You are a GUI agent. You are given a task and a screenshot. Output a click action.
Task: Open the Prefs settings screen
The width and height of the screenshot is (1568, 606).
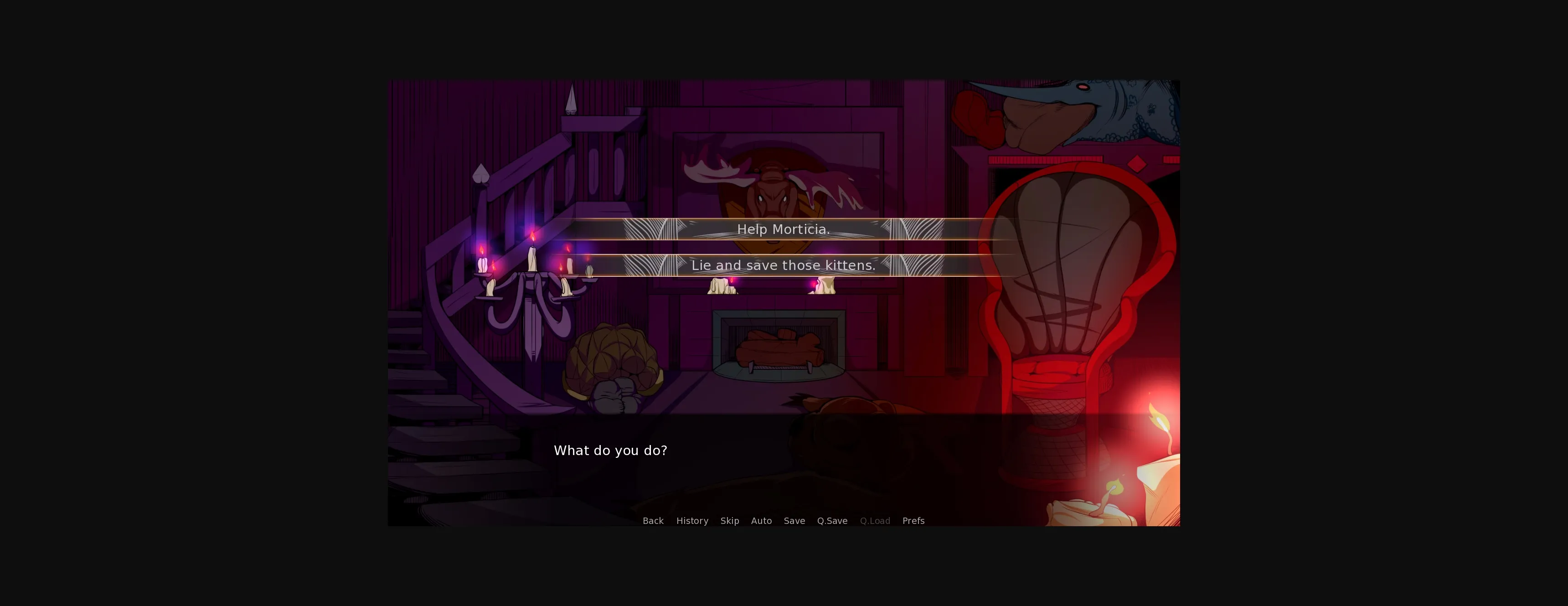point(913,521)
